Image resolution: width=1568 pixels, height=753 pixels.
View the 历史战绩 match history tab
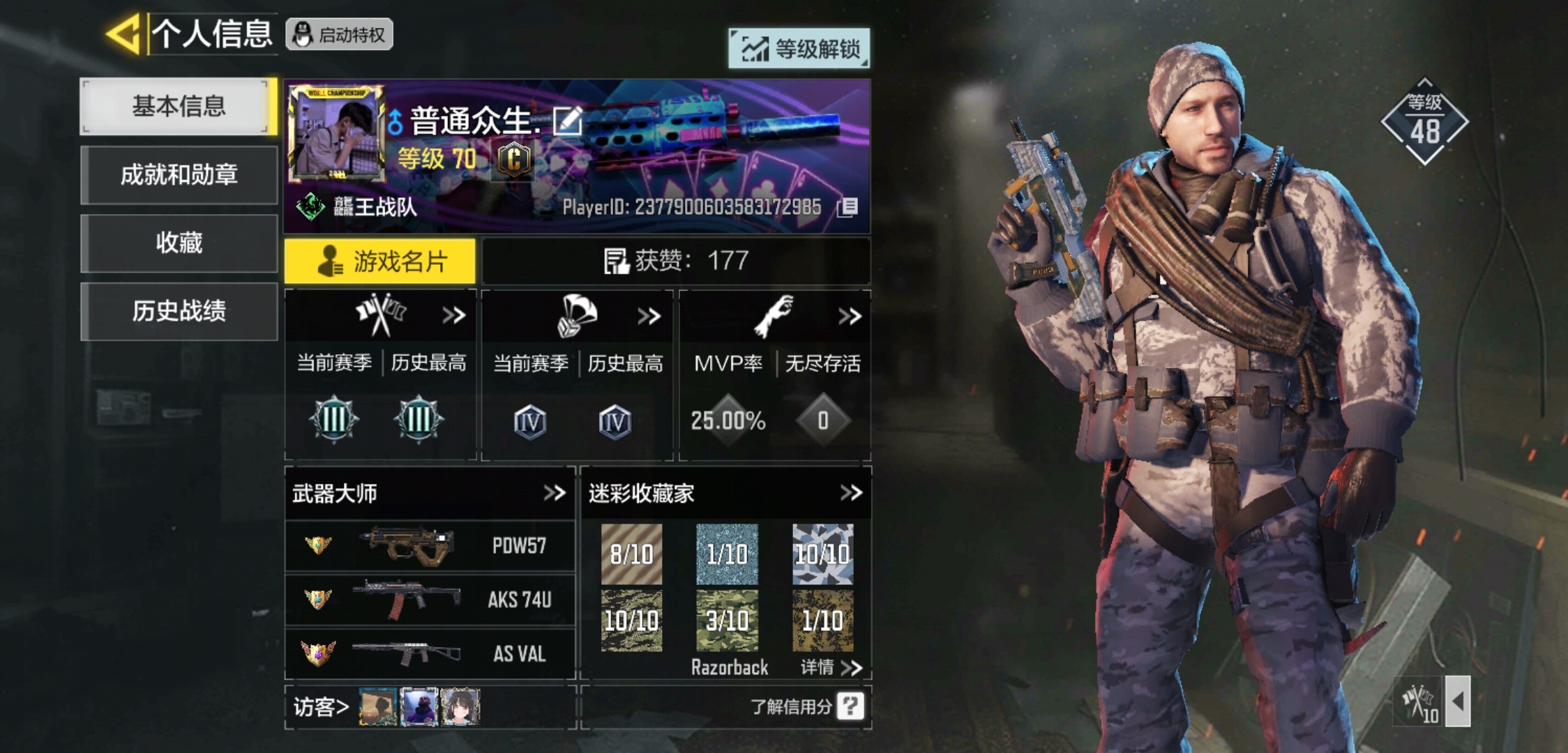[179, 311]
